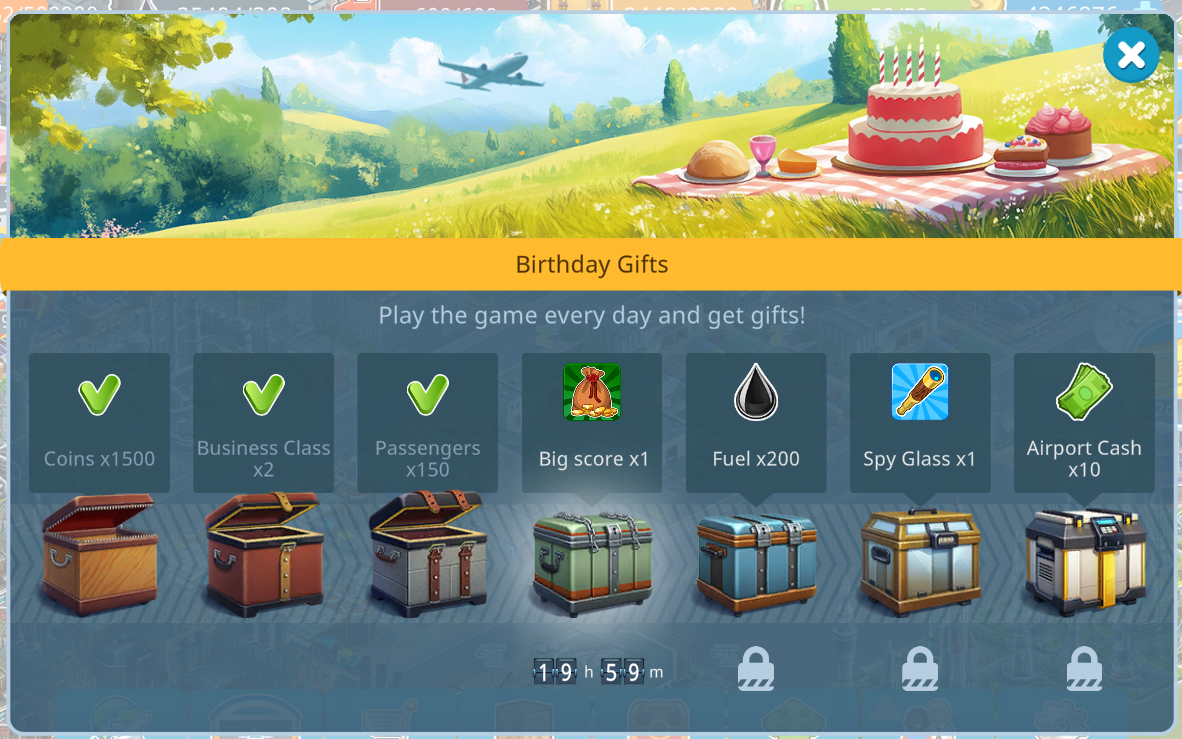This screenshot has width=1182, height=739.
Task: Open the green chained Big score chest
Action: [x=592, y=561]
